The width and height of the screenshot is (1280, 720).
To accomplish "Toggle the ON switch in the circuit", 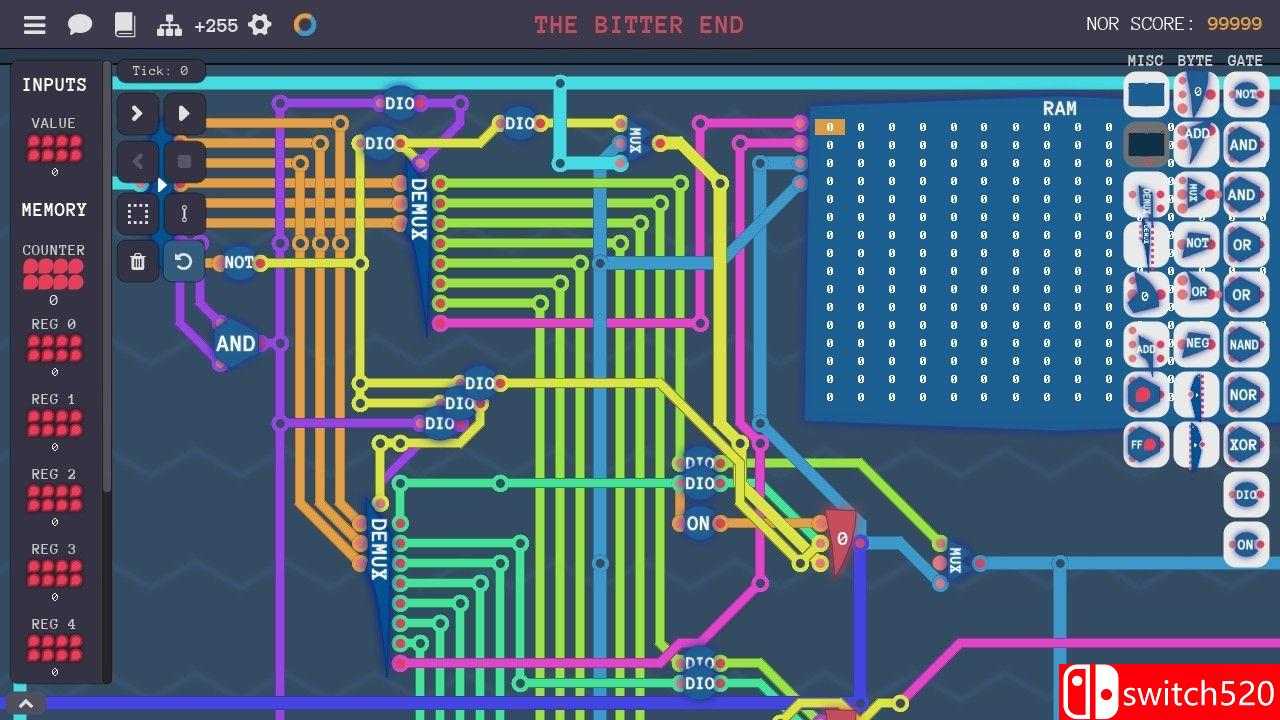I will click(698, 523).
